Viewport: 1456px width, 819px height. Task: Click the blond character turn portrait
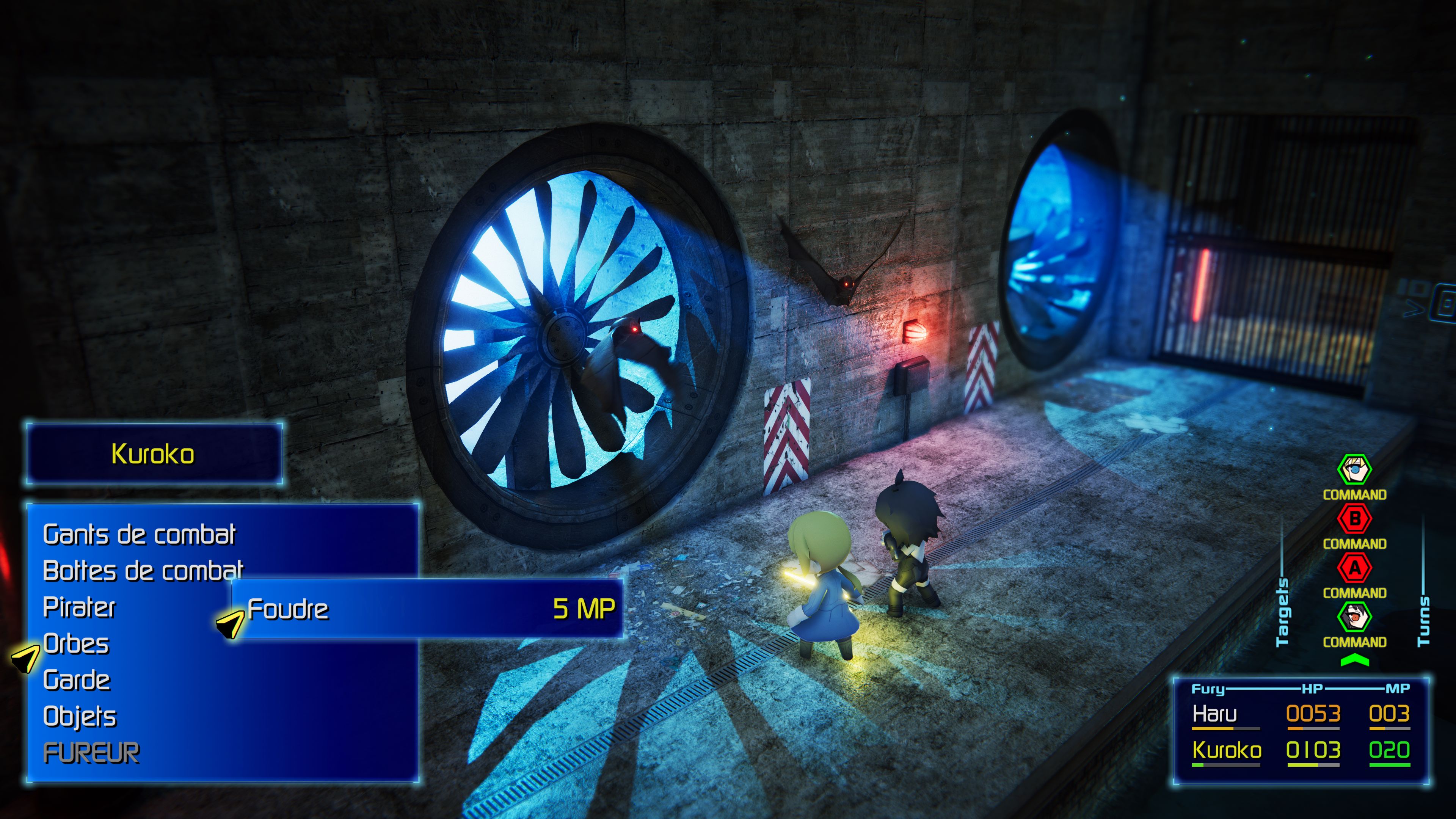[1354, 470]
